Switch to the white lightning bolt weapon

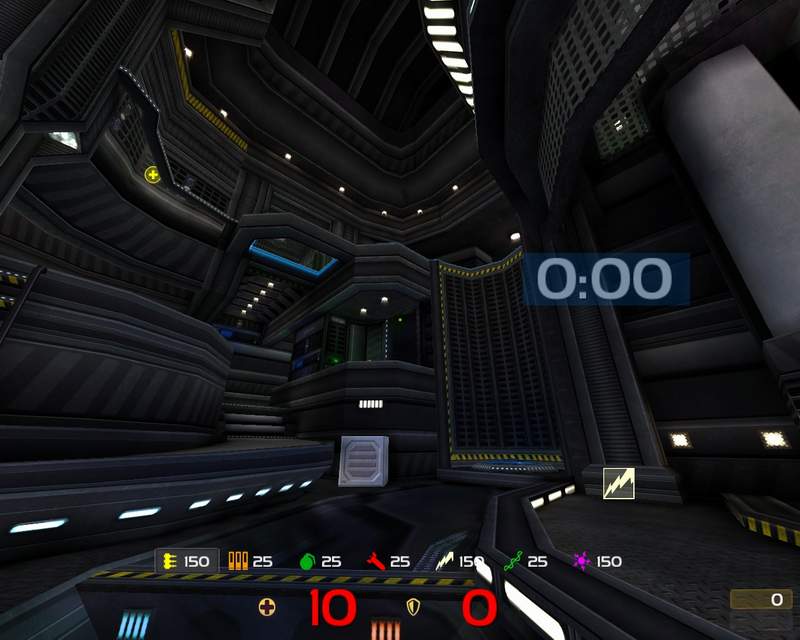[x=445, y=561]
